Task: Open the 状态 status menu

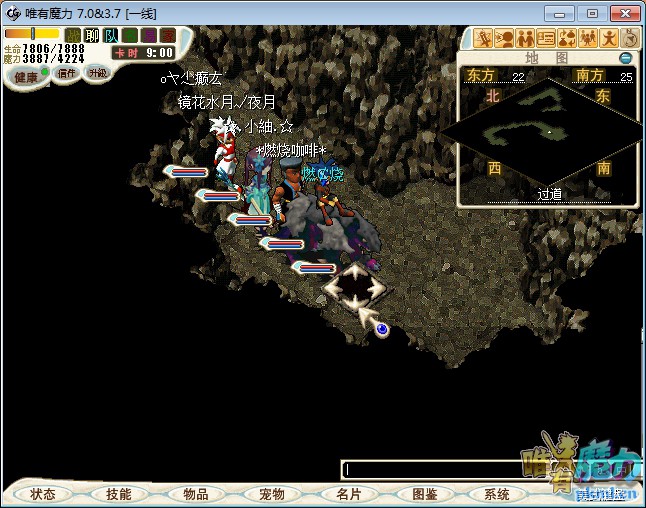Action: tap(43, 494)
